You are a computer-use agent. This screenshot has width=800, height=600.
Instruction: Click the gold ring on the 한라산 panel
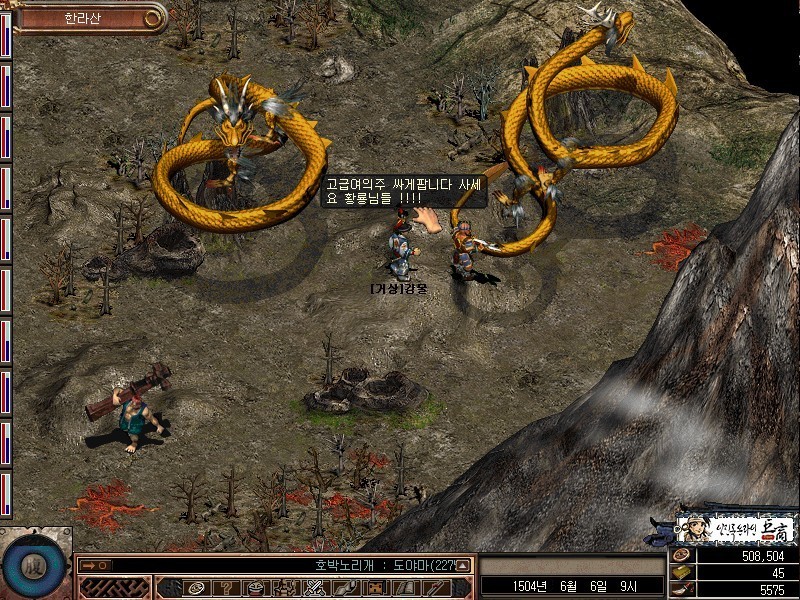click(x=152, y=17)
